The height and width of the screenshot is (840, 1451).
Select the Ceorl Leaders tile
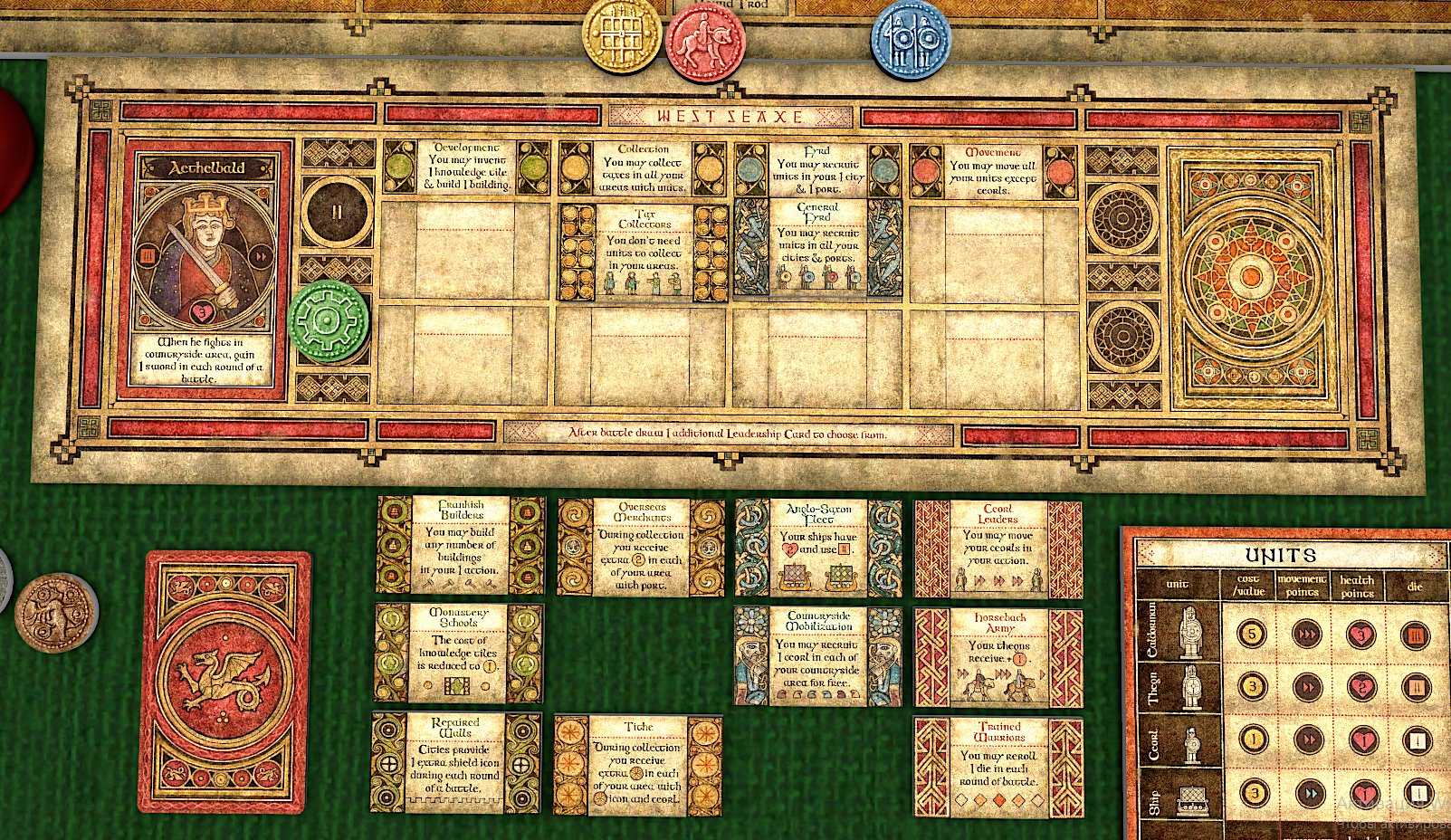point(998,549)
